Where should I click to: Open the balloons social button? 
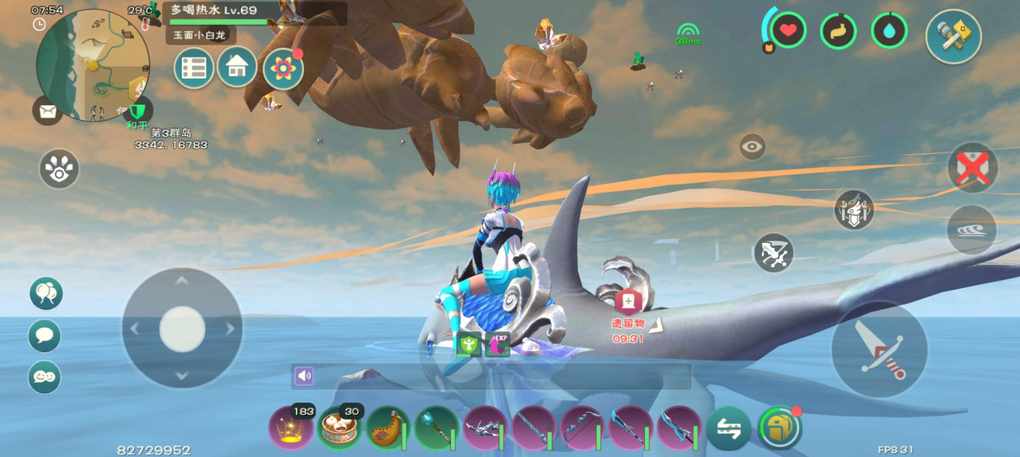point(45,293)
